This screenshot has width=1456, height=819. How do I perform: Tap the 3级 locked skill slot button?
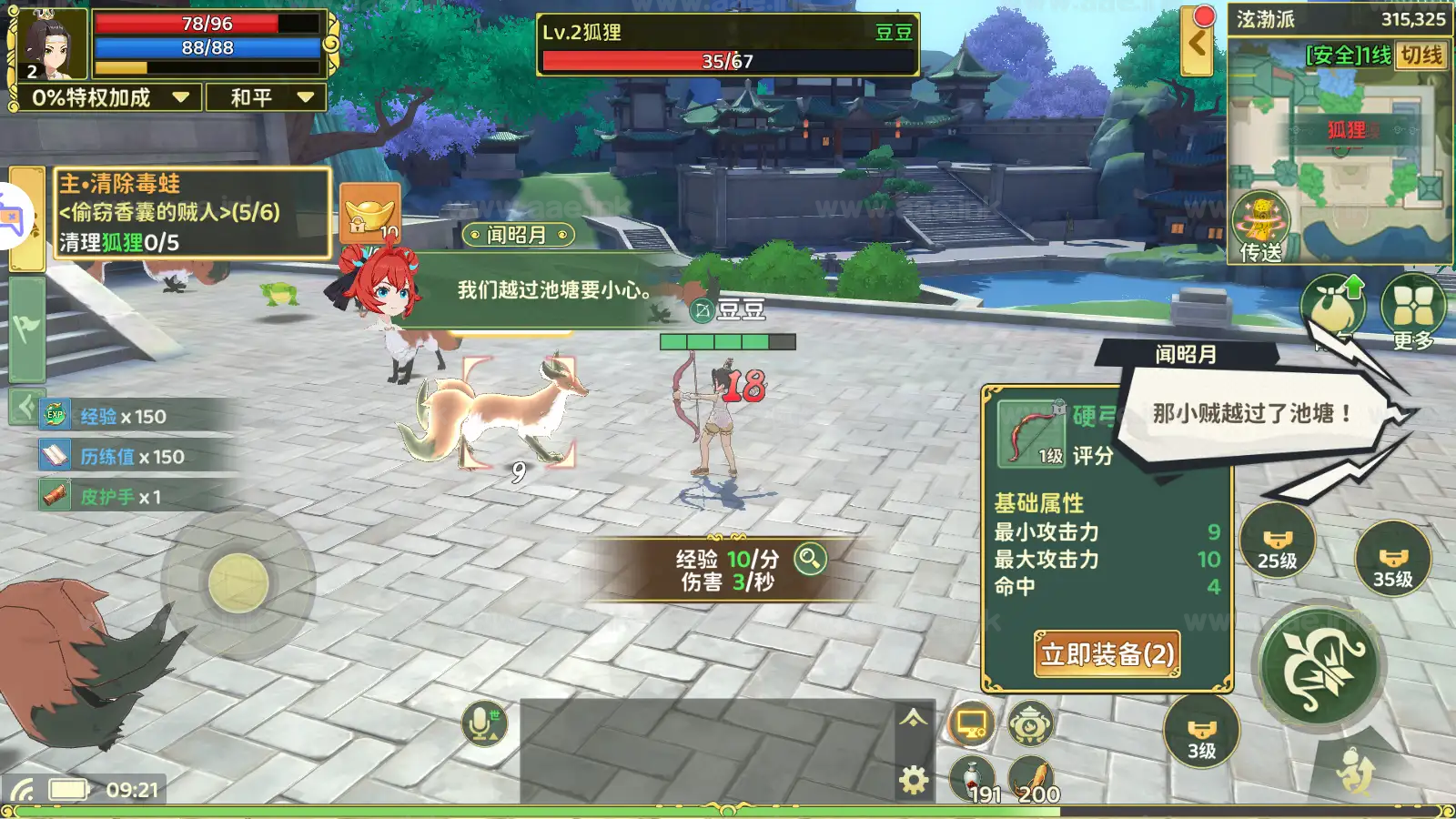tap(1200, 733)
